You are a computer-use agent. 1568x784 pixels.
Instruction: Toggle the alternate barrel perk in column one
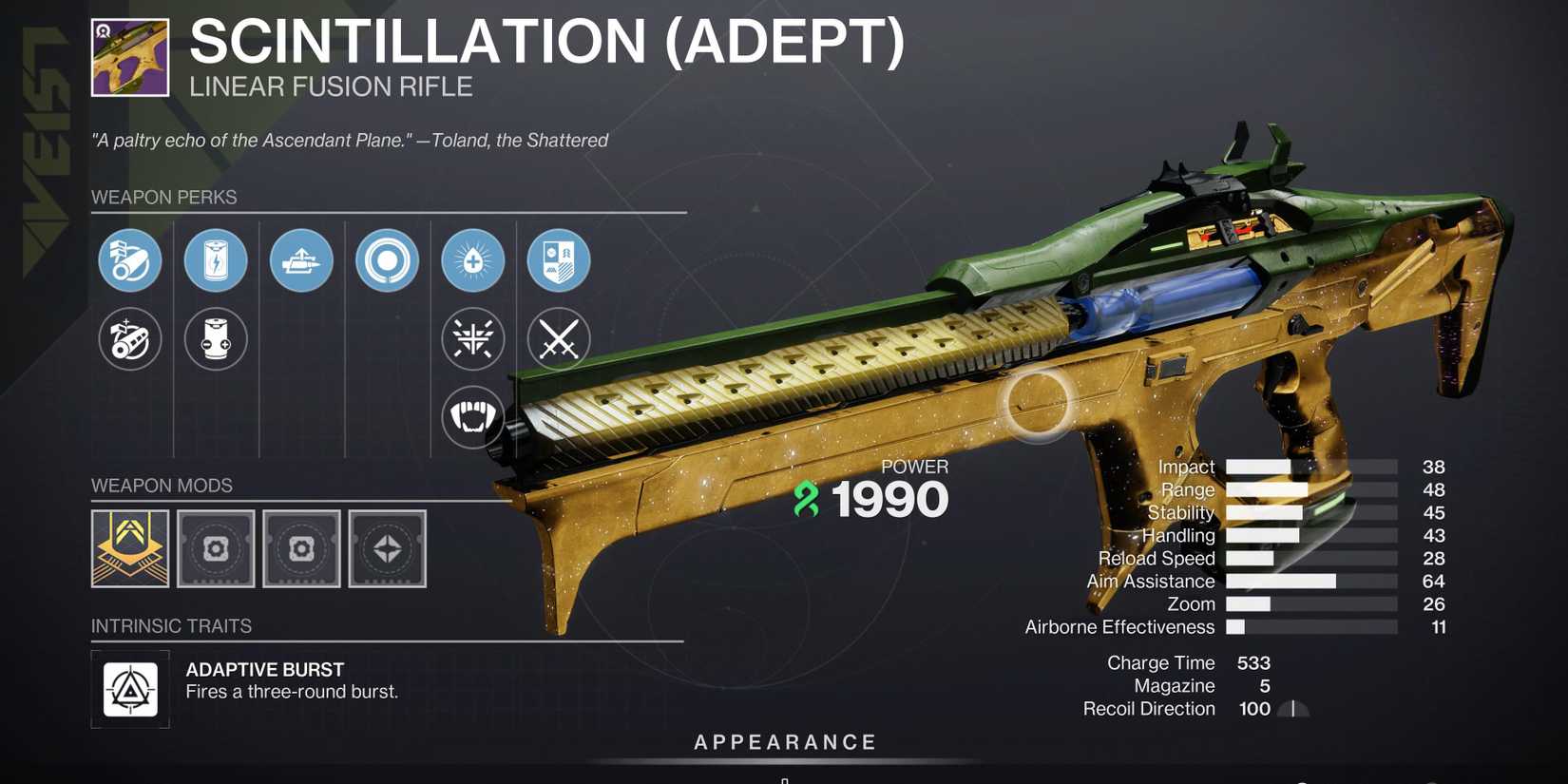(130, 339)
